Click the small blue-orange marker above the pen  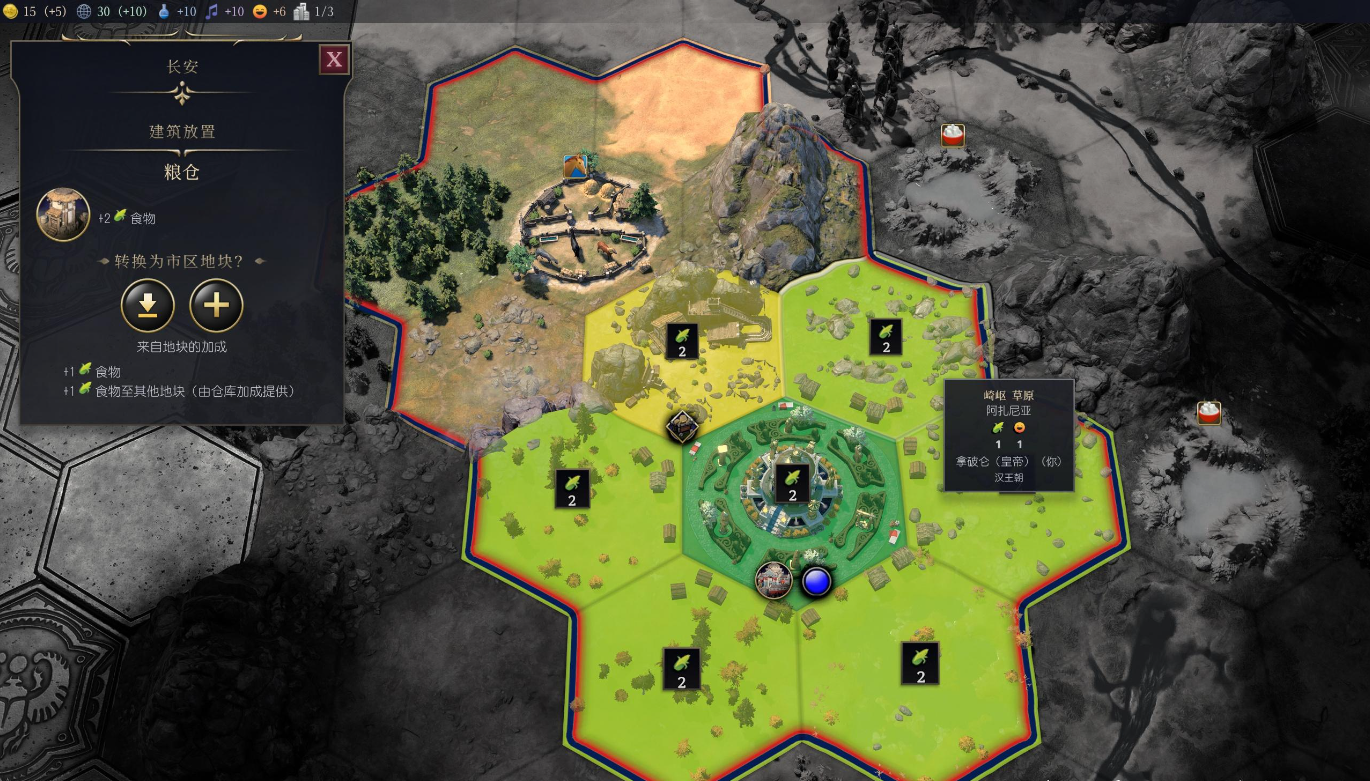(x=574, y=166)
